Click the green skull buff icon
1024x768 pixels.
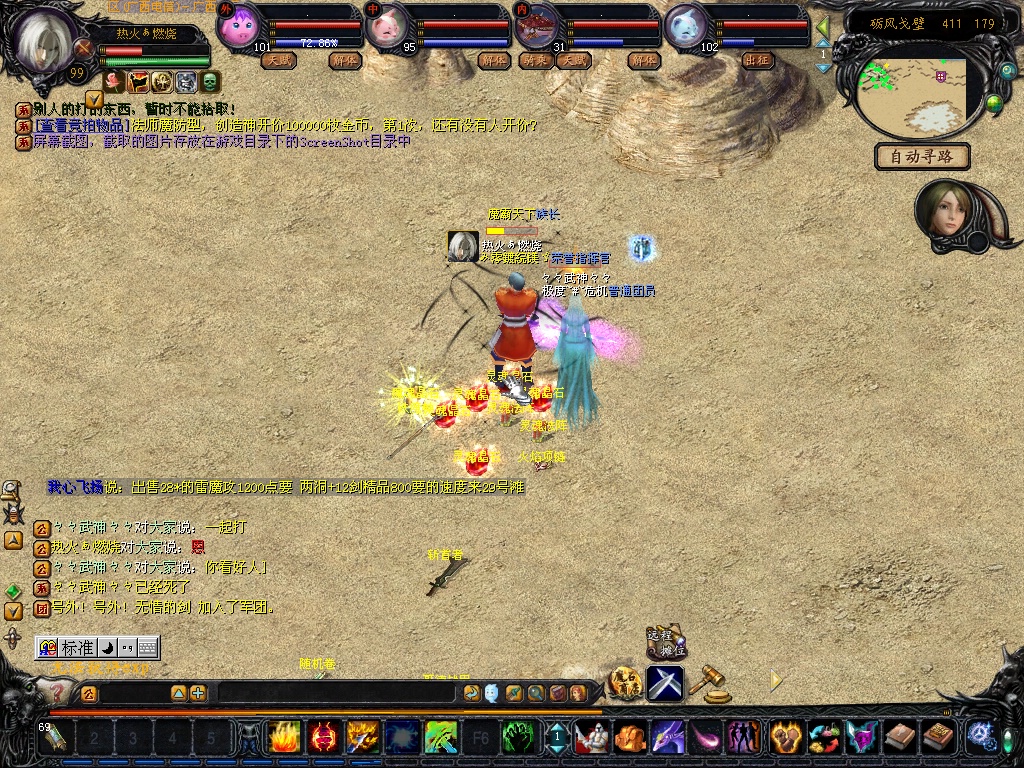pos(210,82)
